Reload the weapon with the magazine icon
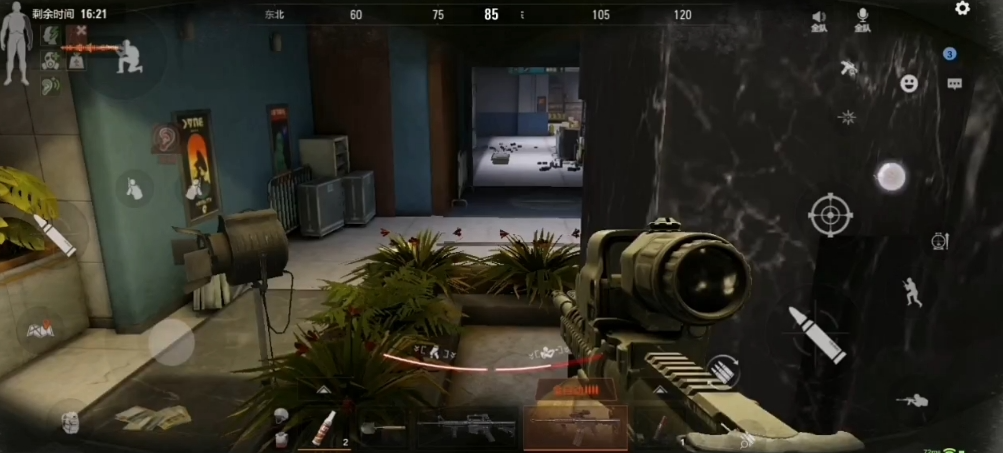 [x=723, y=371]
